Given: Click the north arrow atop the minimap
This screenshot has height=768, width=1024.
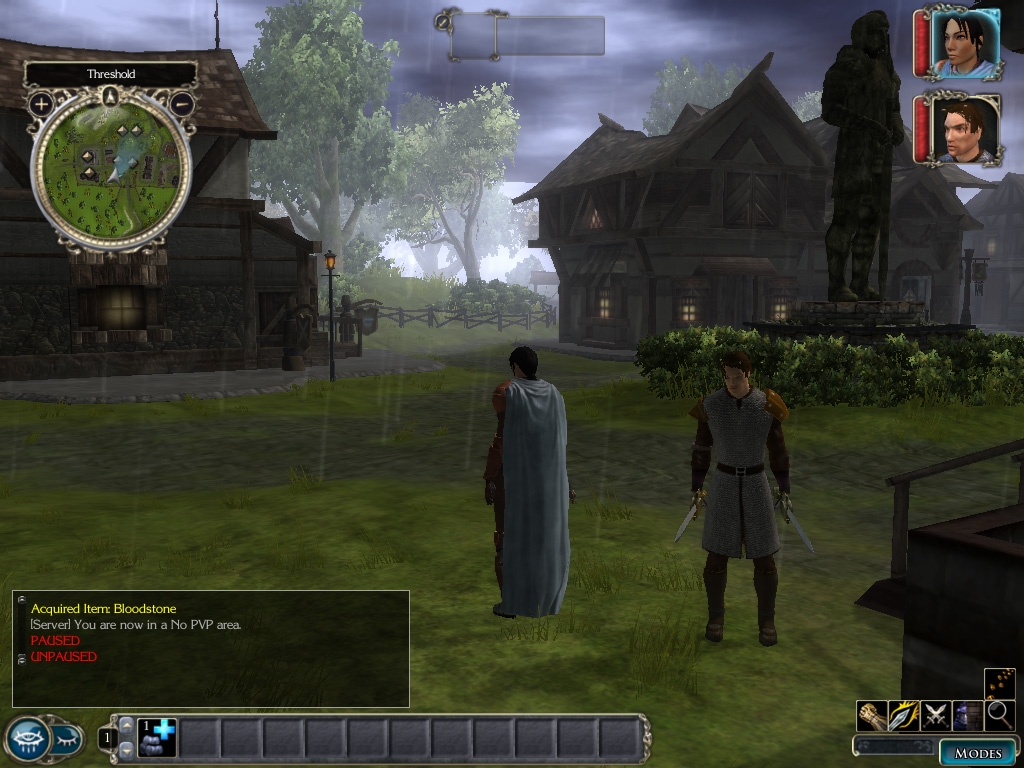Looking at the screenshot, I should [111, 97].
